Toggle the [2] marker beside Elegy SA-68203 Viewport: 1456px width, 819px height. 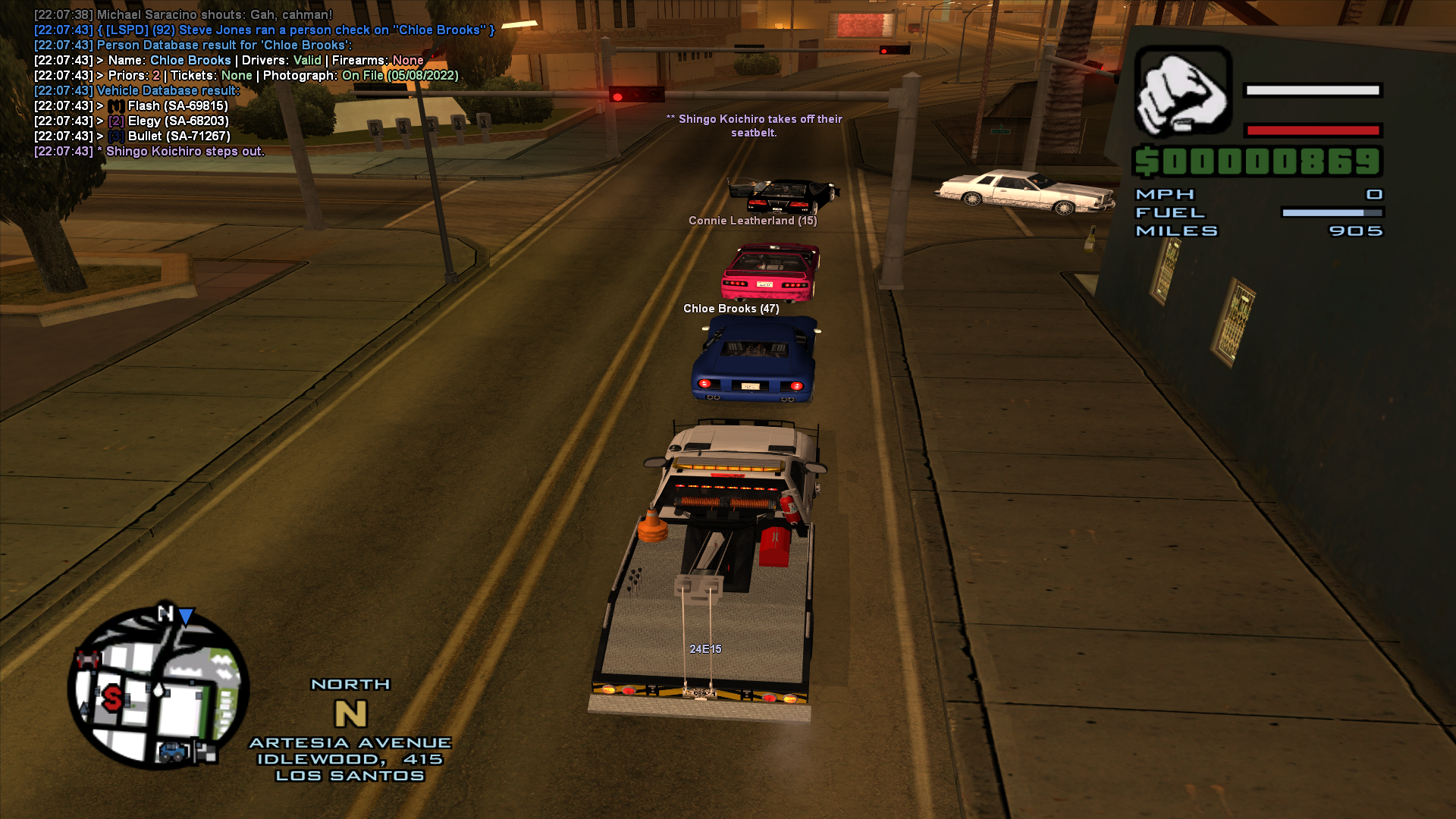115,121
